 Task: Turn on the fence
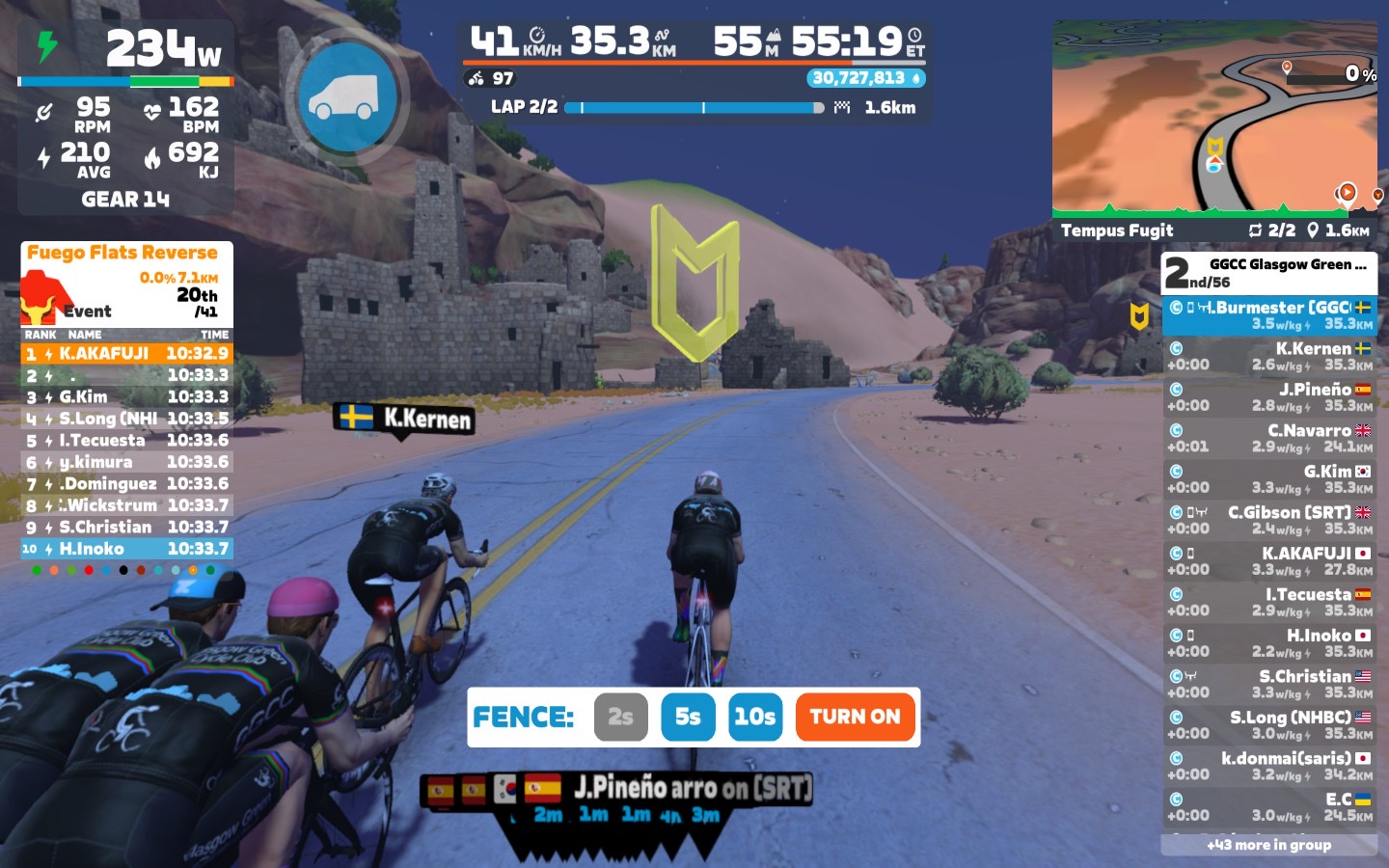click(855, 717)
